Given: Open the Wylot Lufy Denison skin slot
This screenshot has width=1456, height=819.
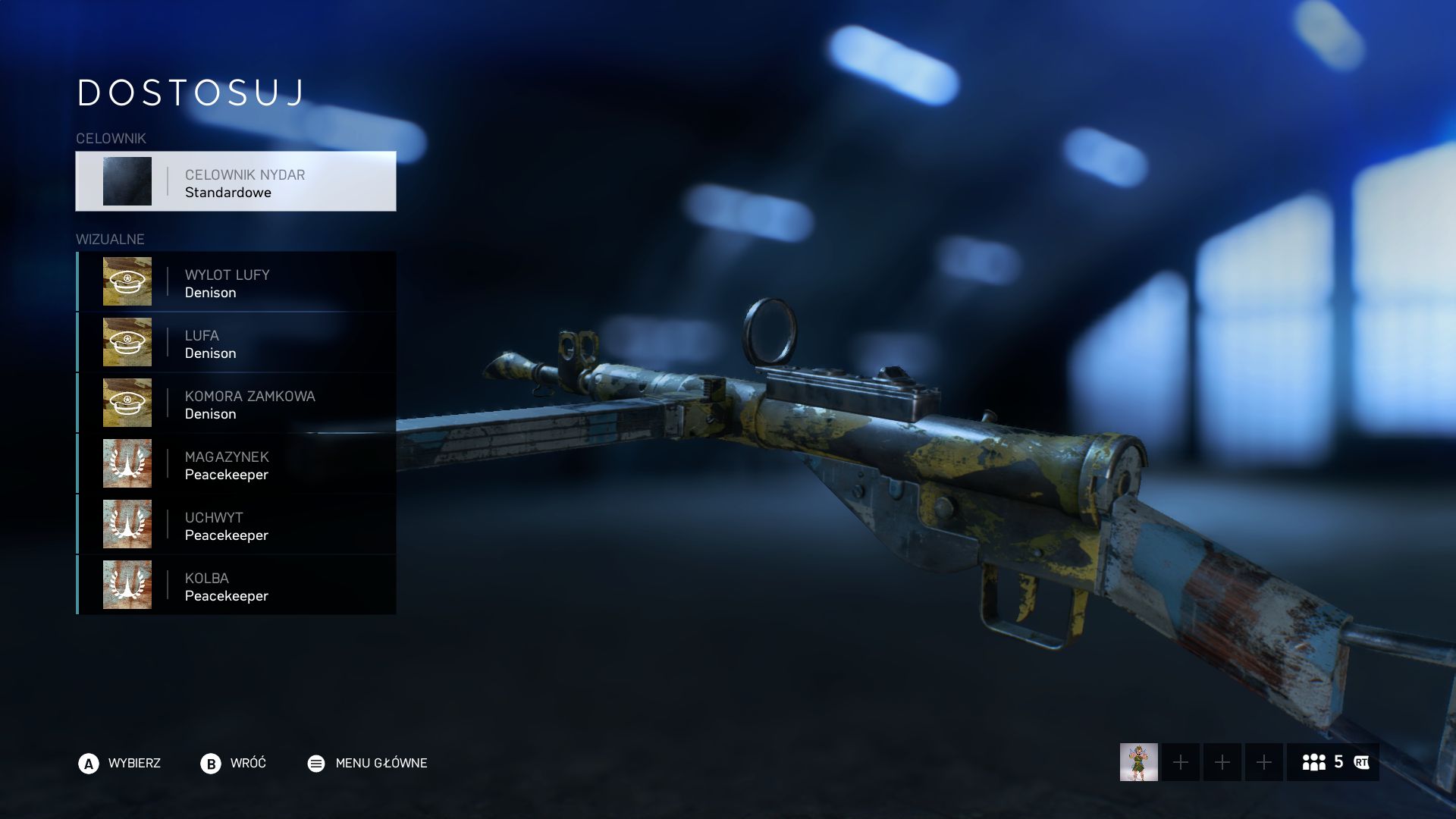Looking at the screenshot, I should point(236,282).
